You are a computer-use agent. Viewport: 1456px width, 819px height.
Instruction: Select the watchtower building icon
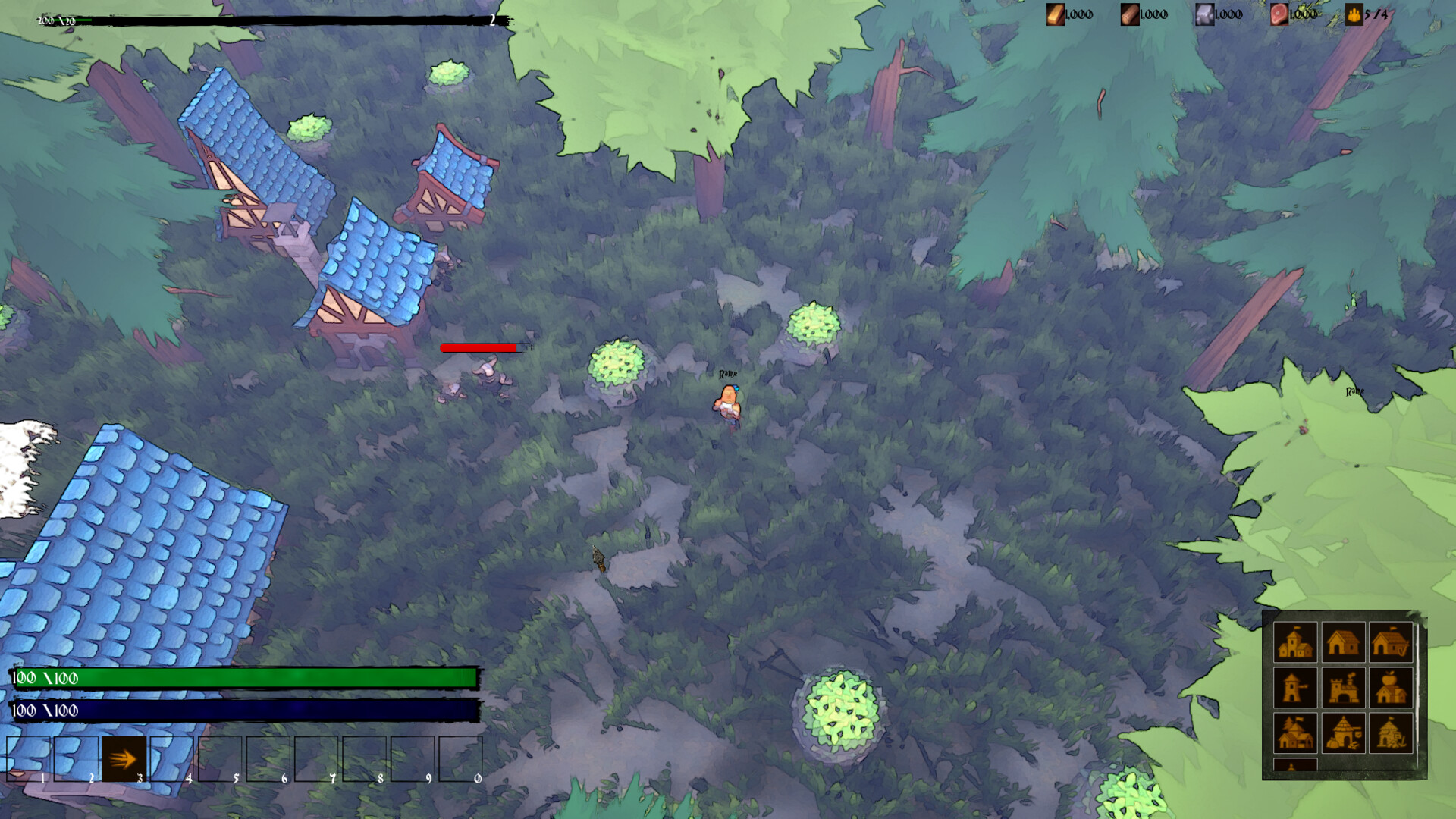[1295, 688]
